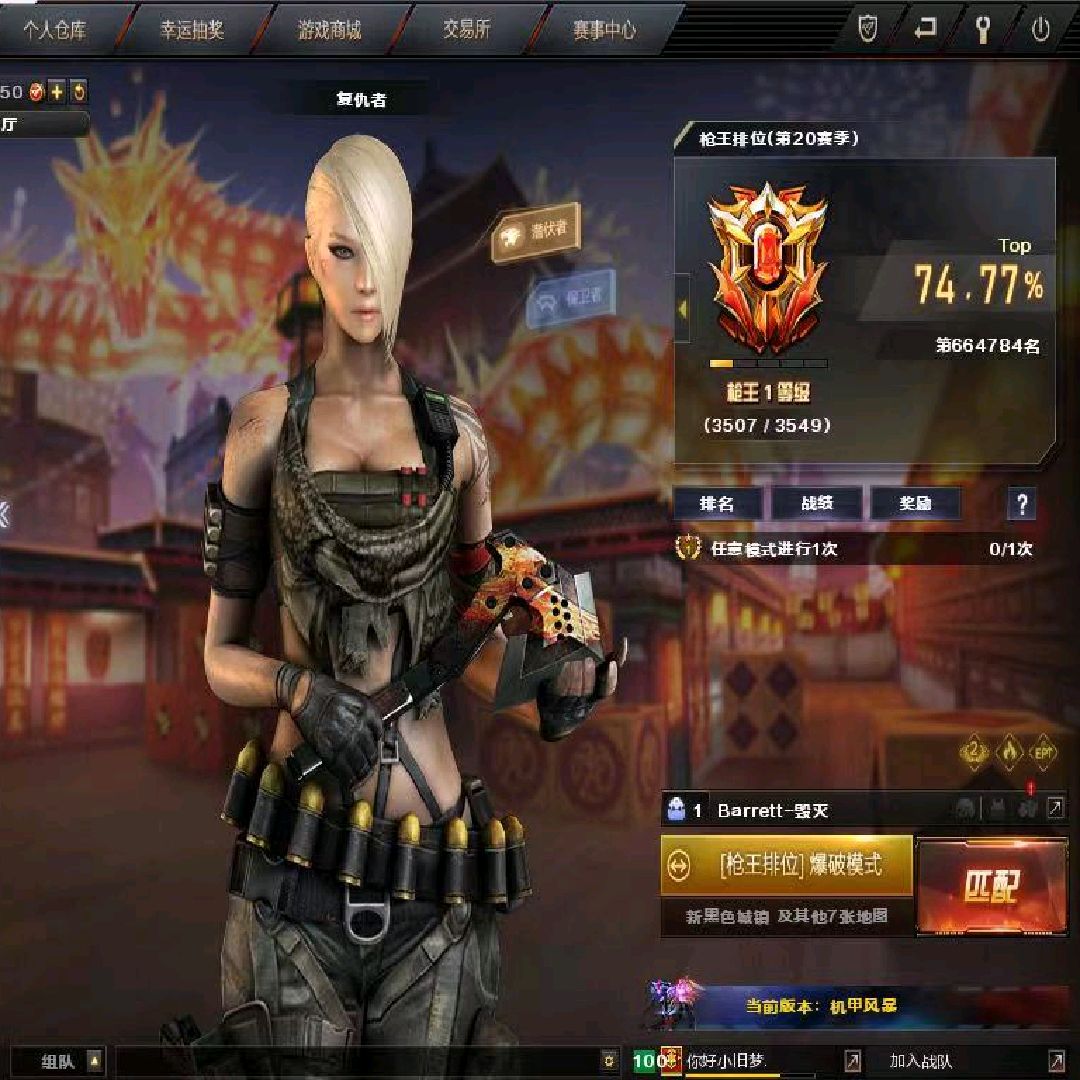
Task: Click the question mark help button
Action: [1021, 504]
